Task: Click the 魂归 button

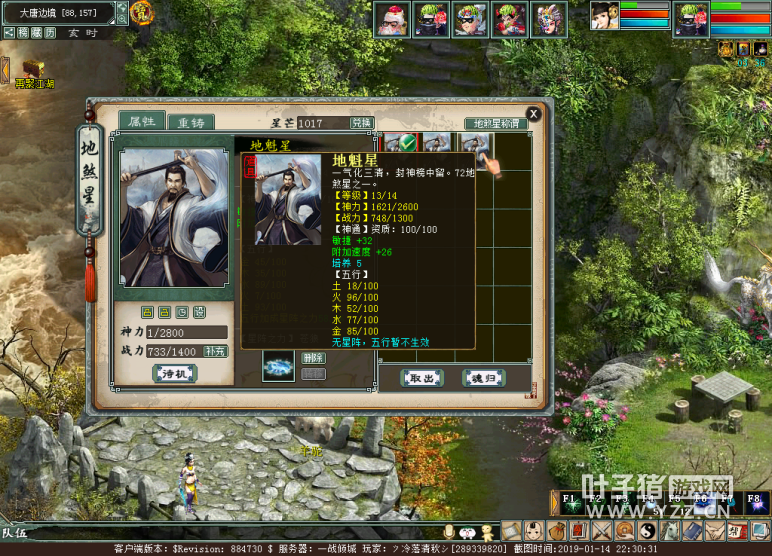Action: pyautogui.click(x=482, y=378)
